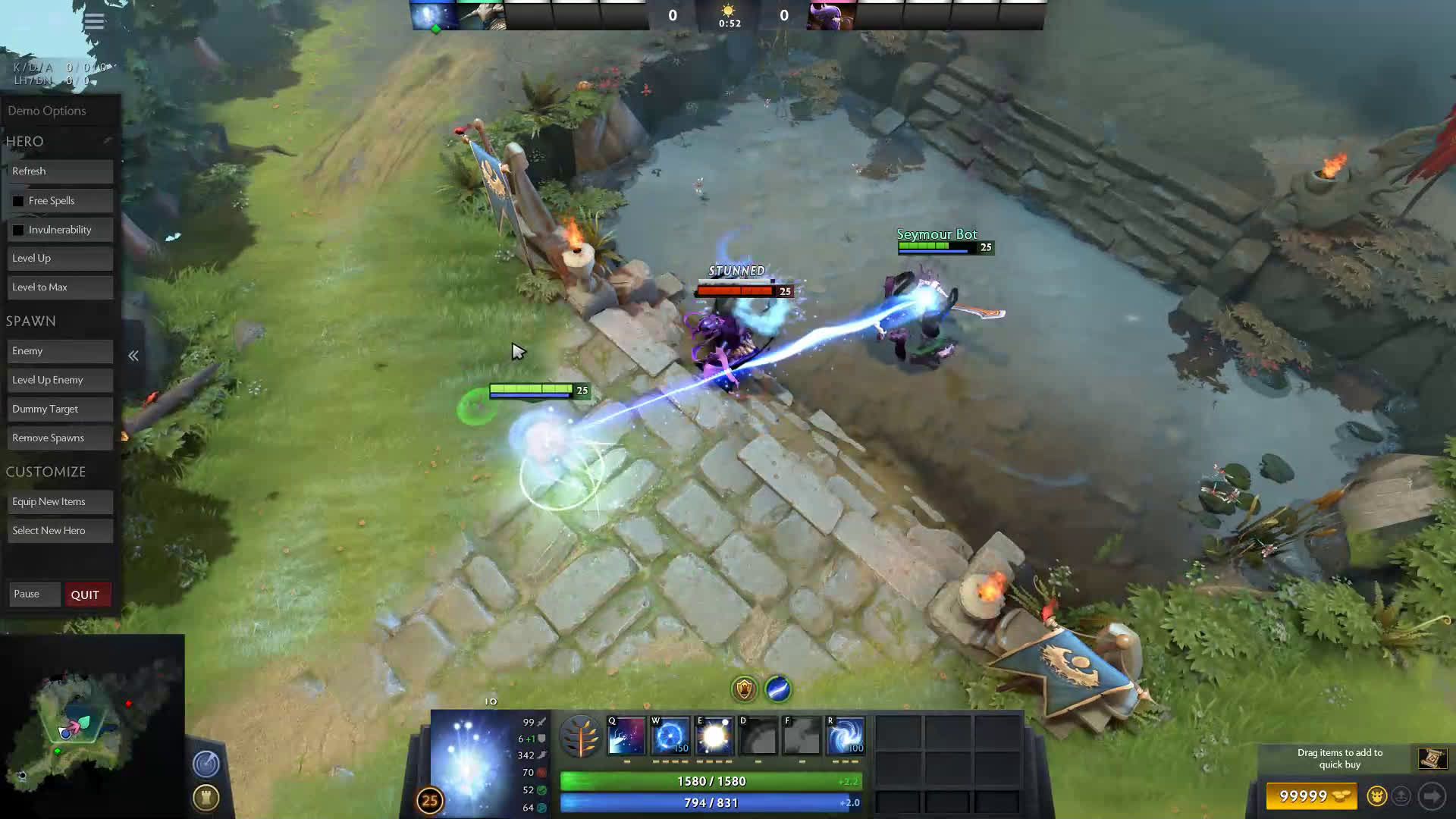
Task: Open the main menu hamburger icon
Action: tap(94, 21)
